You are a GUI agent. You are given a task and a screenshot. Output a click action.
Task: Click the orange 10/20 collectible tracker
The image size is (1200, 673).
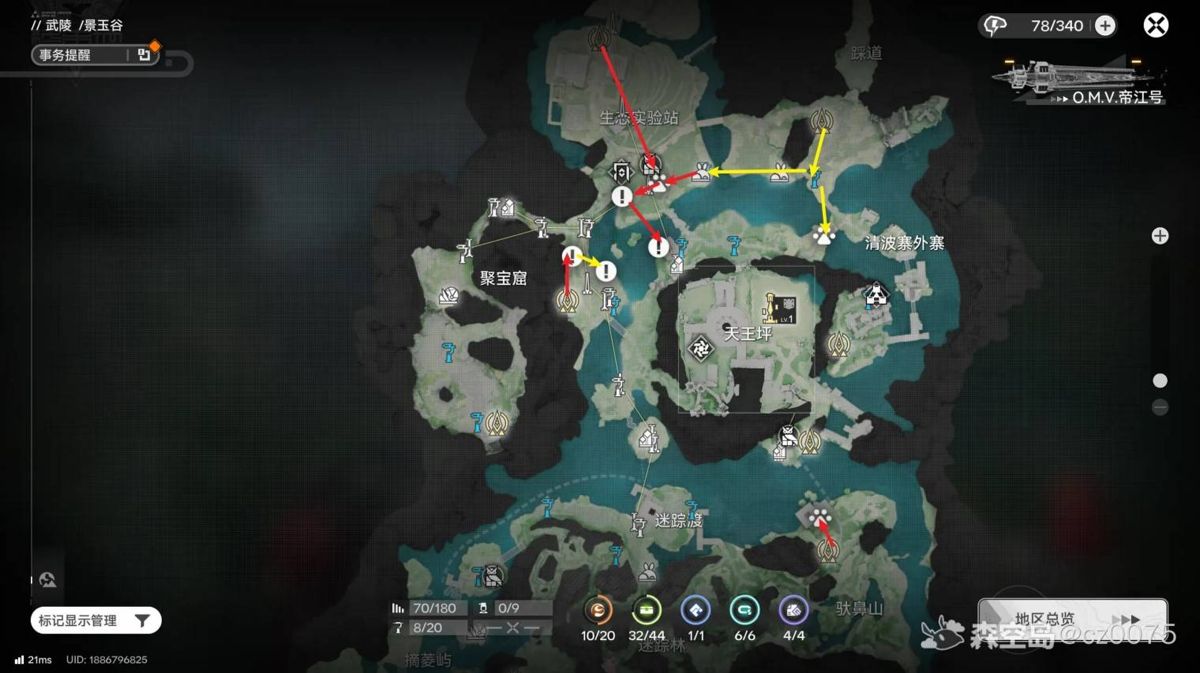[598, 610]
